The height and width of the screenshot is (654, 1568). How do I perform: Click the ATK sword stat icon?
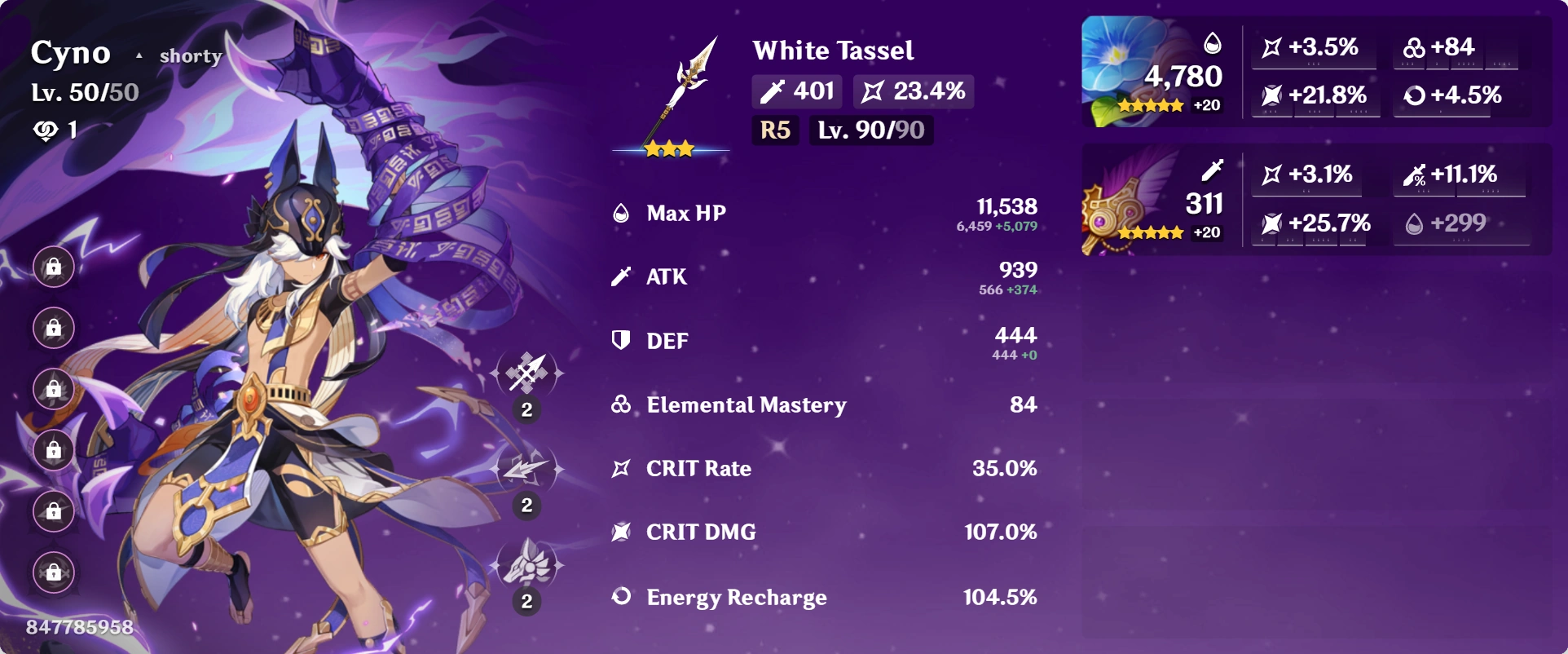pyautogui.click(x=621, y=276)
